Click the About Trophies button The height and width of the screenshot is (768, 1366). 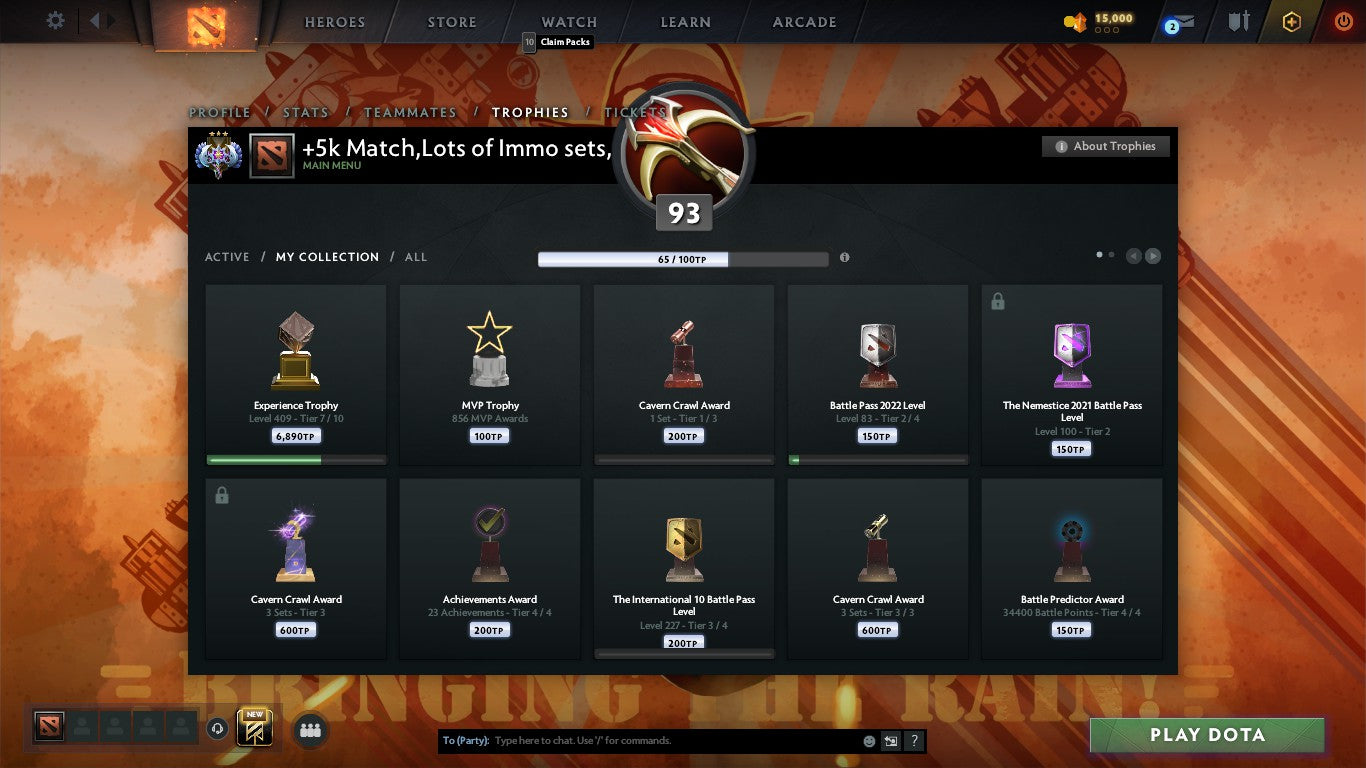(1105, 146)
